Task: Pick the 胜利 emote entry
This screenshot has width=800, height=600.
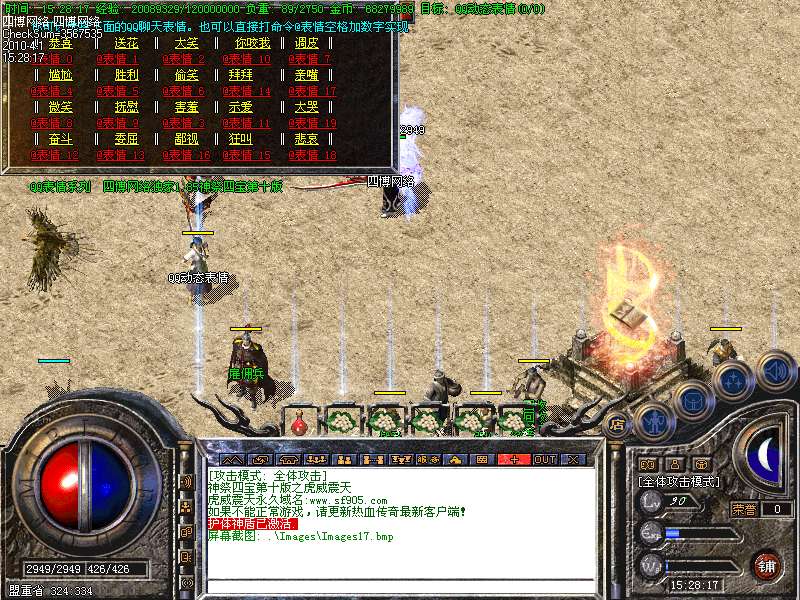Action: click(127, 75)
